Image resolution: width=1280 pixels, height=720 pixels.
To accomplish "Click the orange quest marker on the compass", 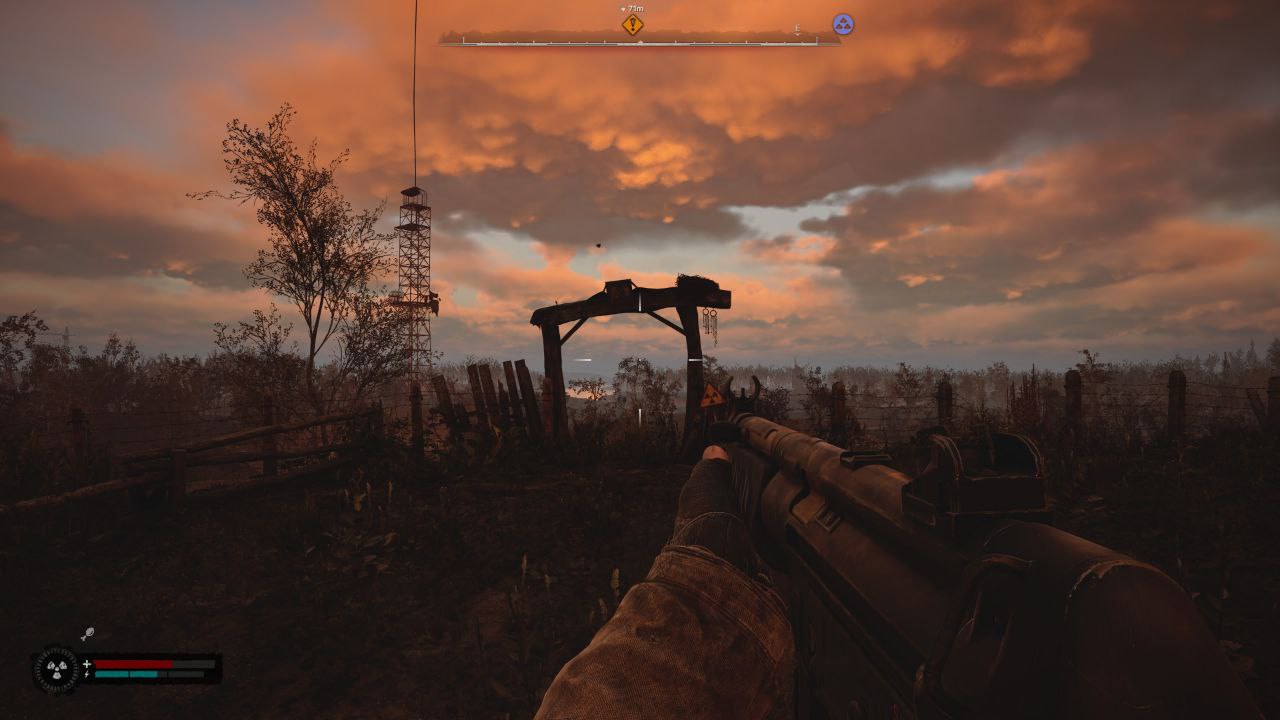I will click(x=632, y=25).
